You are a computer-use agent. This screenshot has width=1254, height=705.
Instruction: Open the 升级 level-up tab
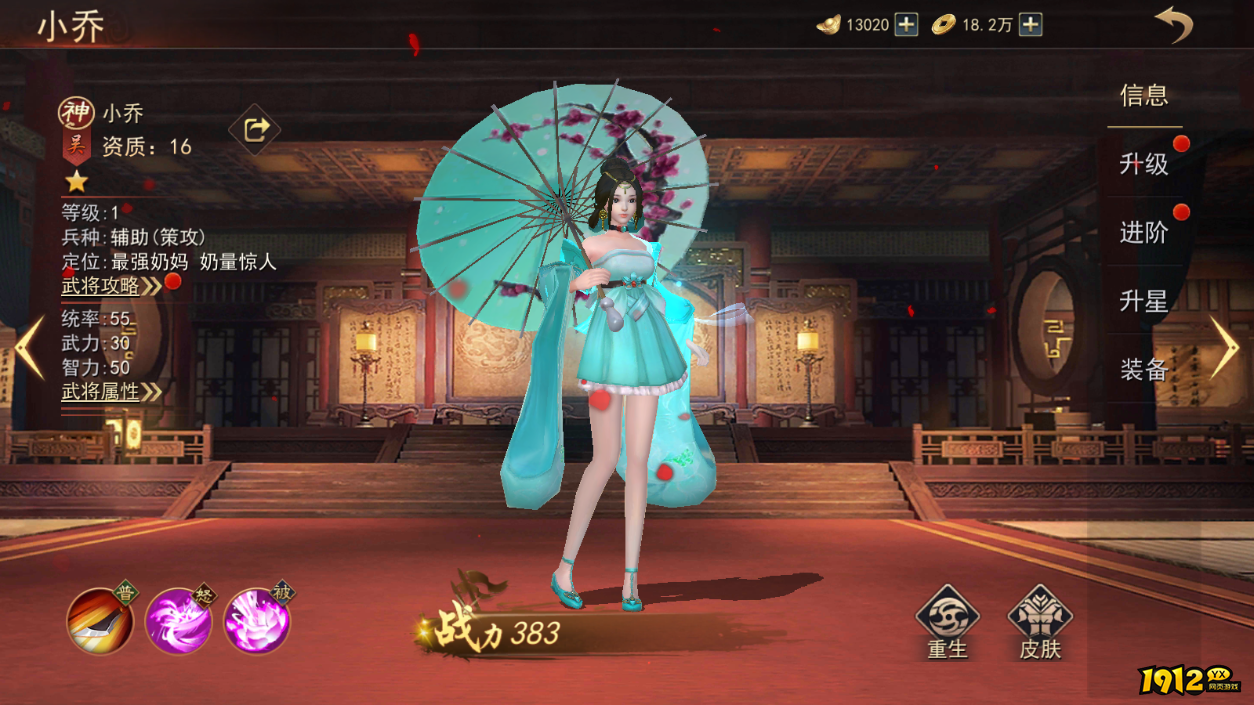(x=1144, y=164)
